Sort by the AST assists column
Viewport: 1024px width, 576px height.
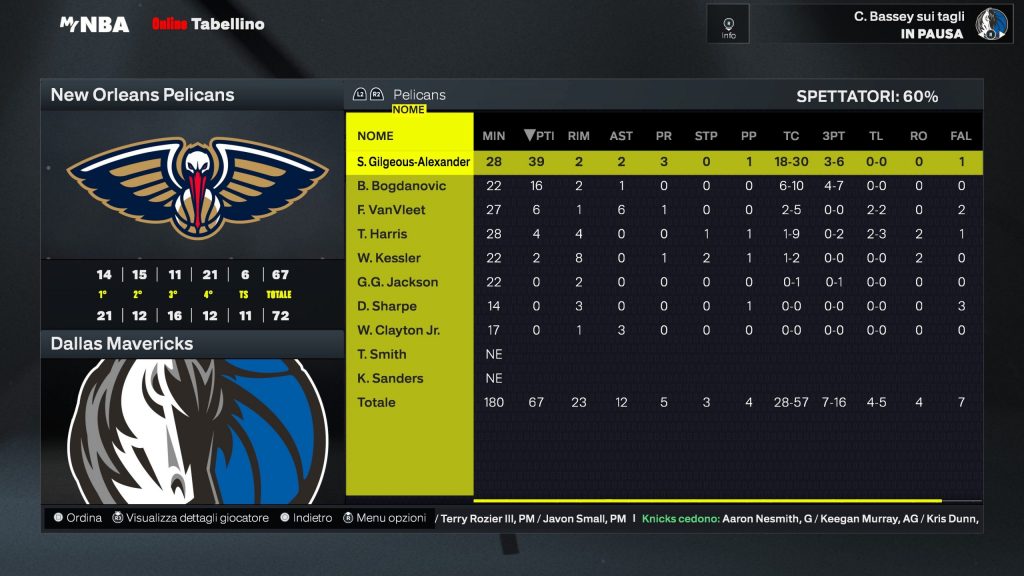pyautogui.click(x=621, y=136)
